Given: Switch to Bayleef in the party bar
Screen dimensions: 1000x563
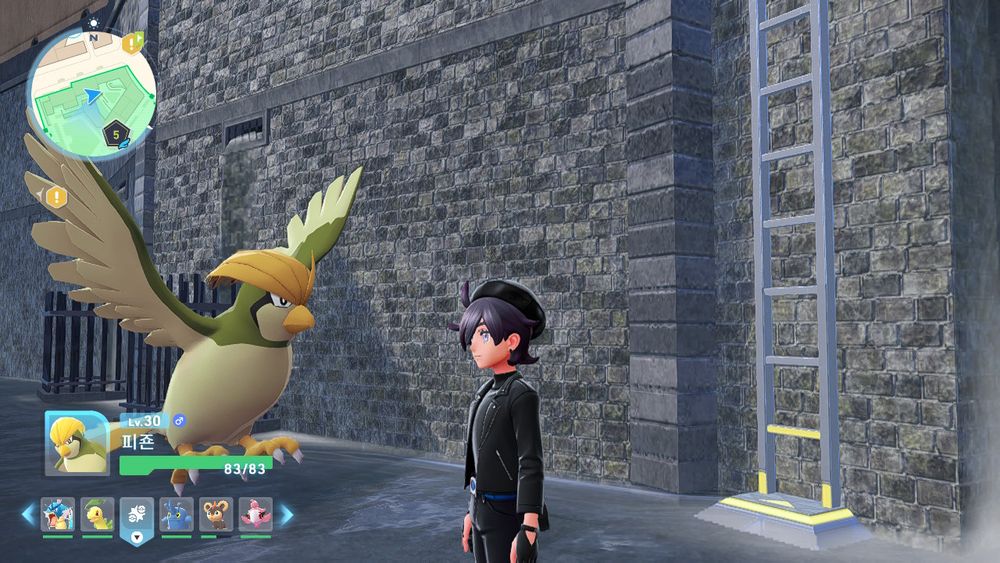Looking at the screenshot, I should (97, 514).
